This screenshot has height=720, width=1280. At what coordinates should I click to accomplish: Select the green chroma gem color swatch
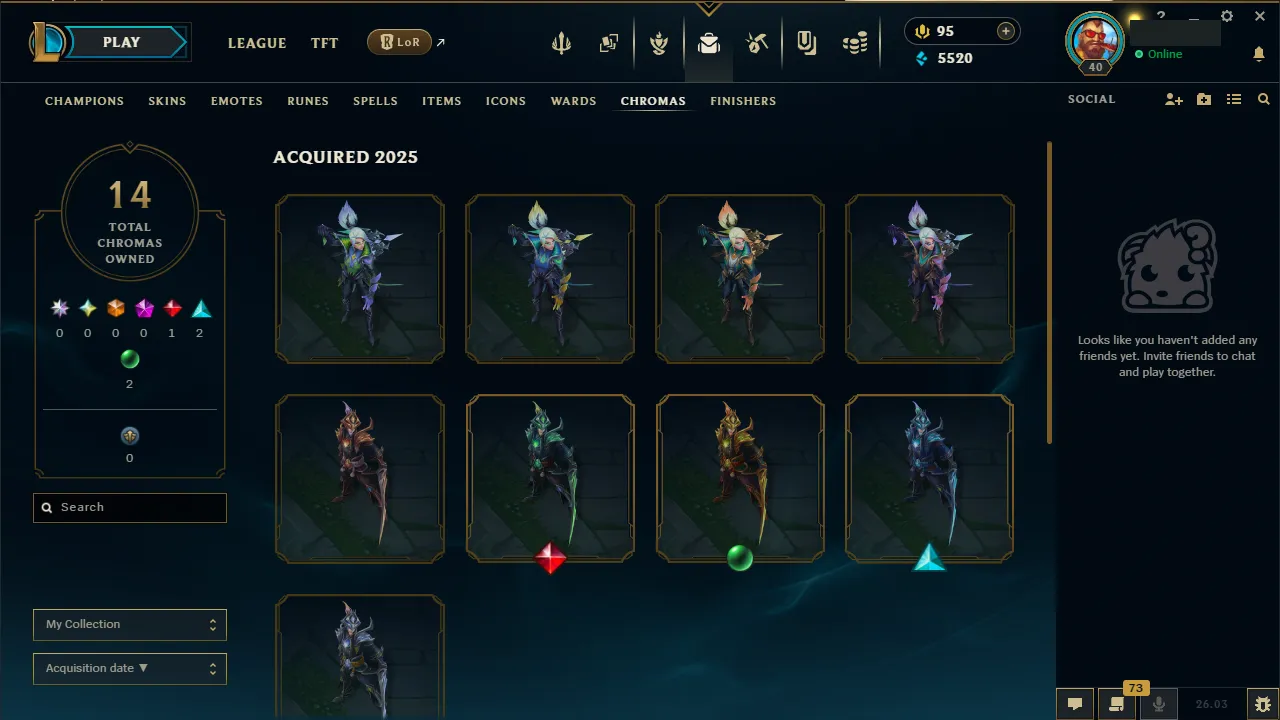130,359
